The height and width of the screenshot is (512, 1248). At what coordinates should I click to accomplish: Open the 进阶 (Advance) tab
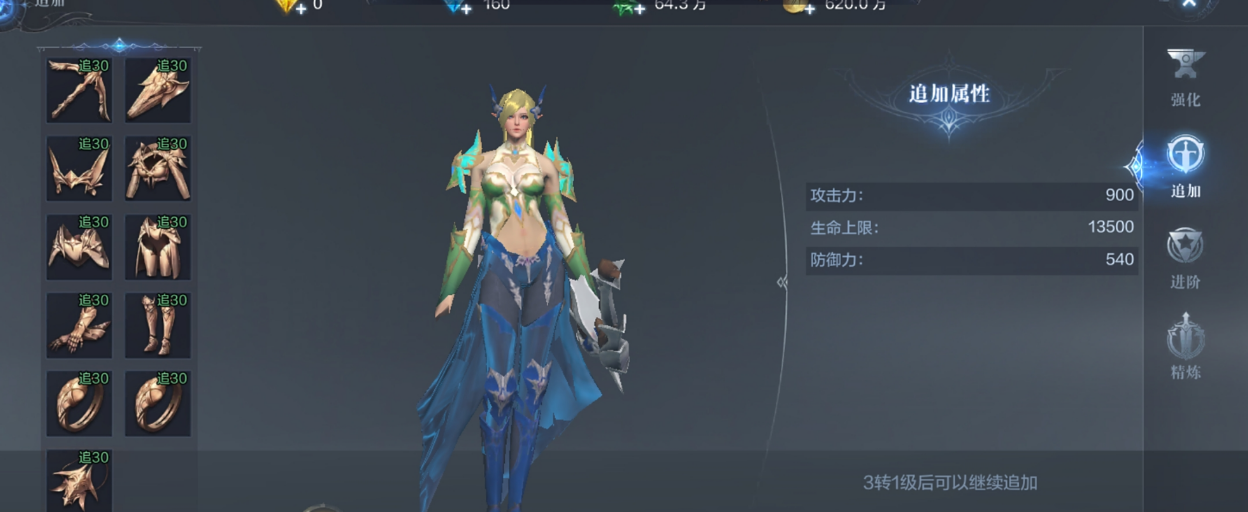(x=1185, y=257)
